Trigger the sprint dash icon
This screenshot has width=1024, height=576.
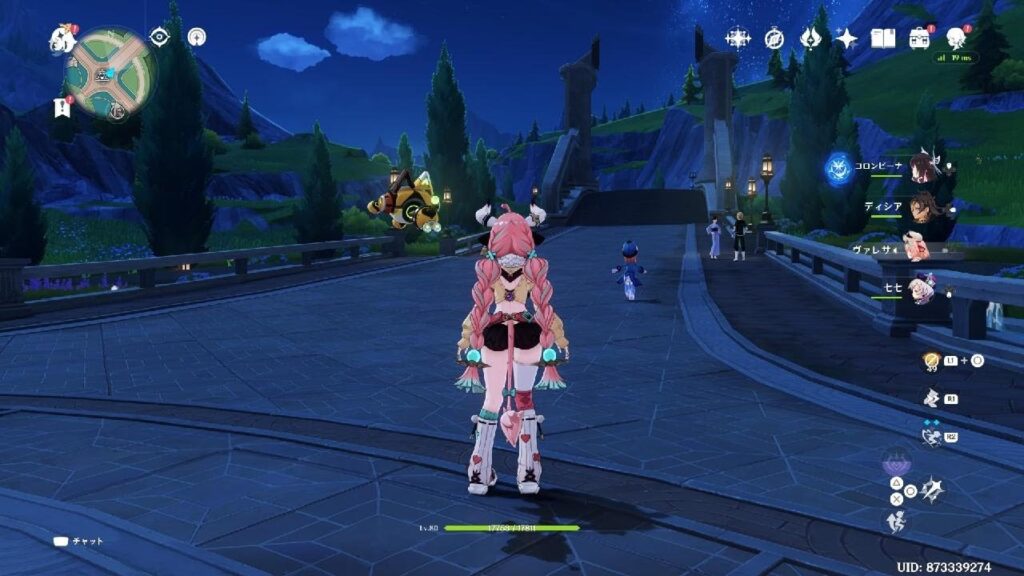pos(896,520)
